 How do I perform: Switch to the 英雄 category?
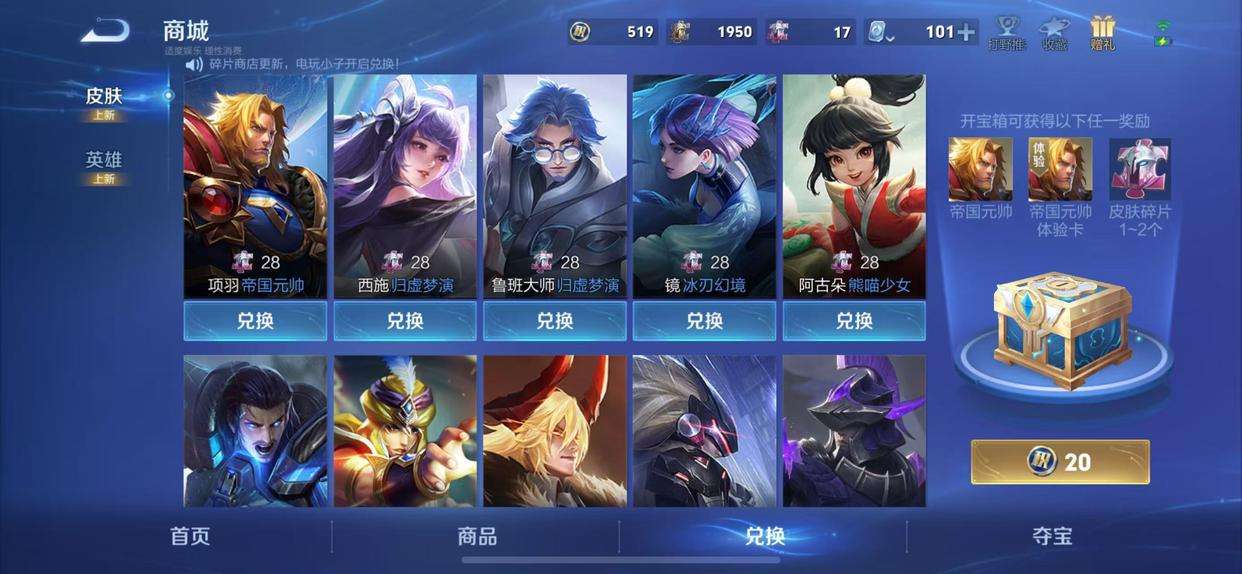click(104, 161)
